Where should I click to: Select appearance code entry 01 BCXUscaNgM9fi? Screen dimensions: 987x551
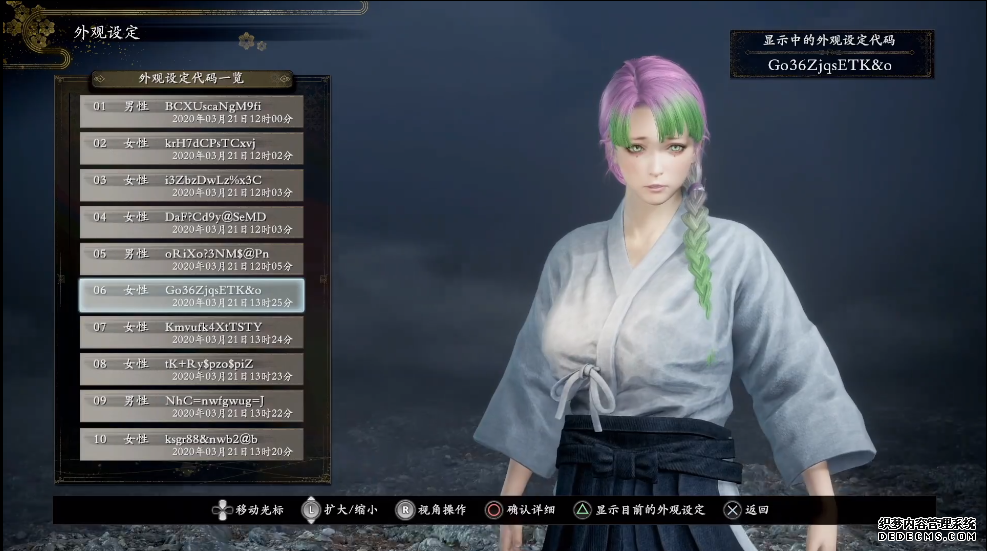(x=191, y=111)
